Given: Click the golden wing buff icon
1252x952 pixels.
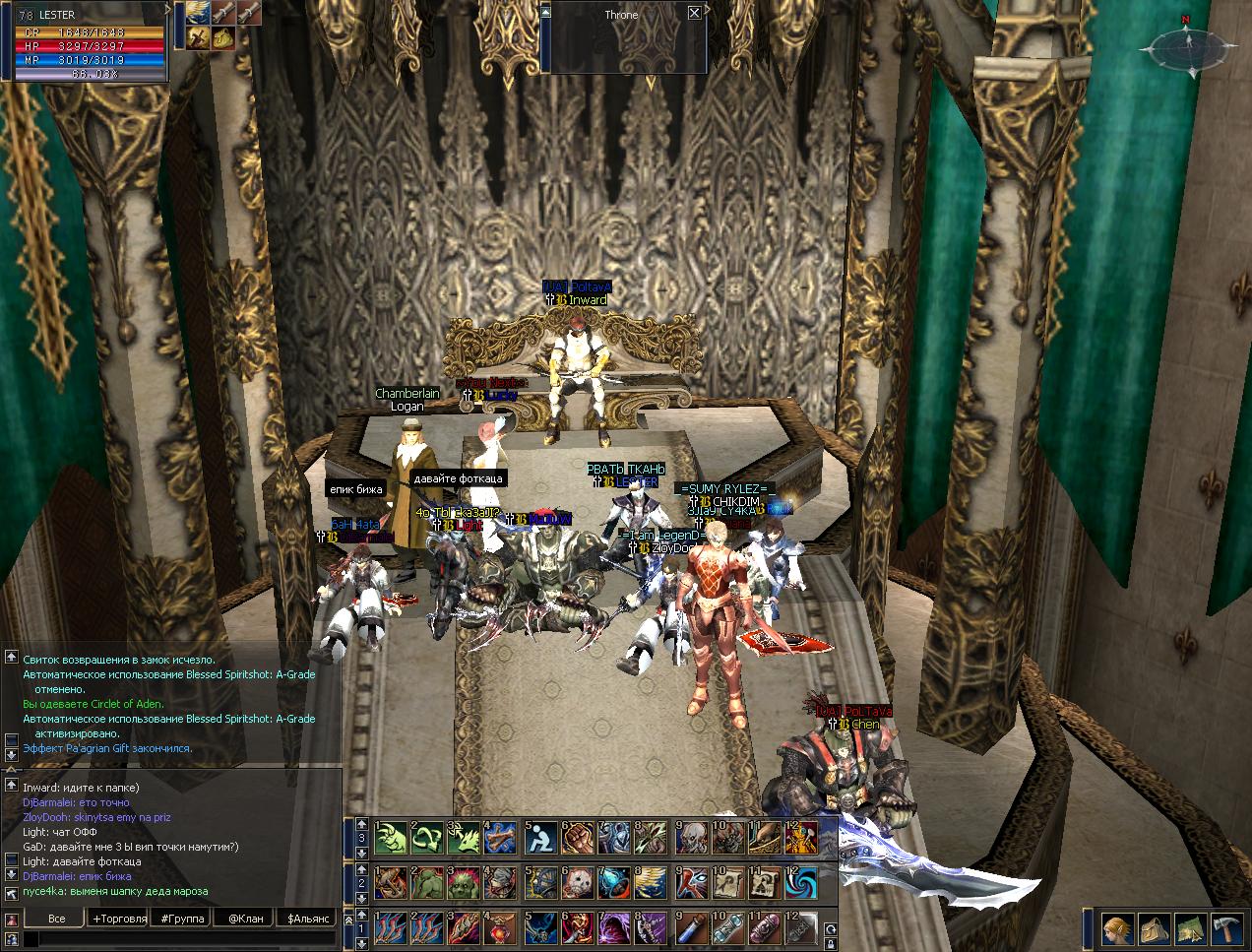Looking at the screenshot, I should (200, 13).
